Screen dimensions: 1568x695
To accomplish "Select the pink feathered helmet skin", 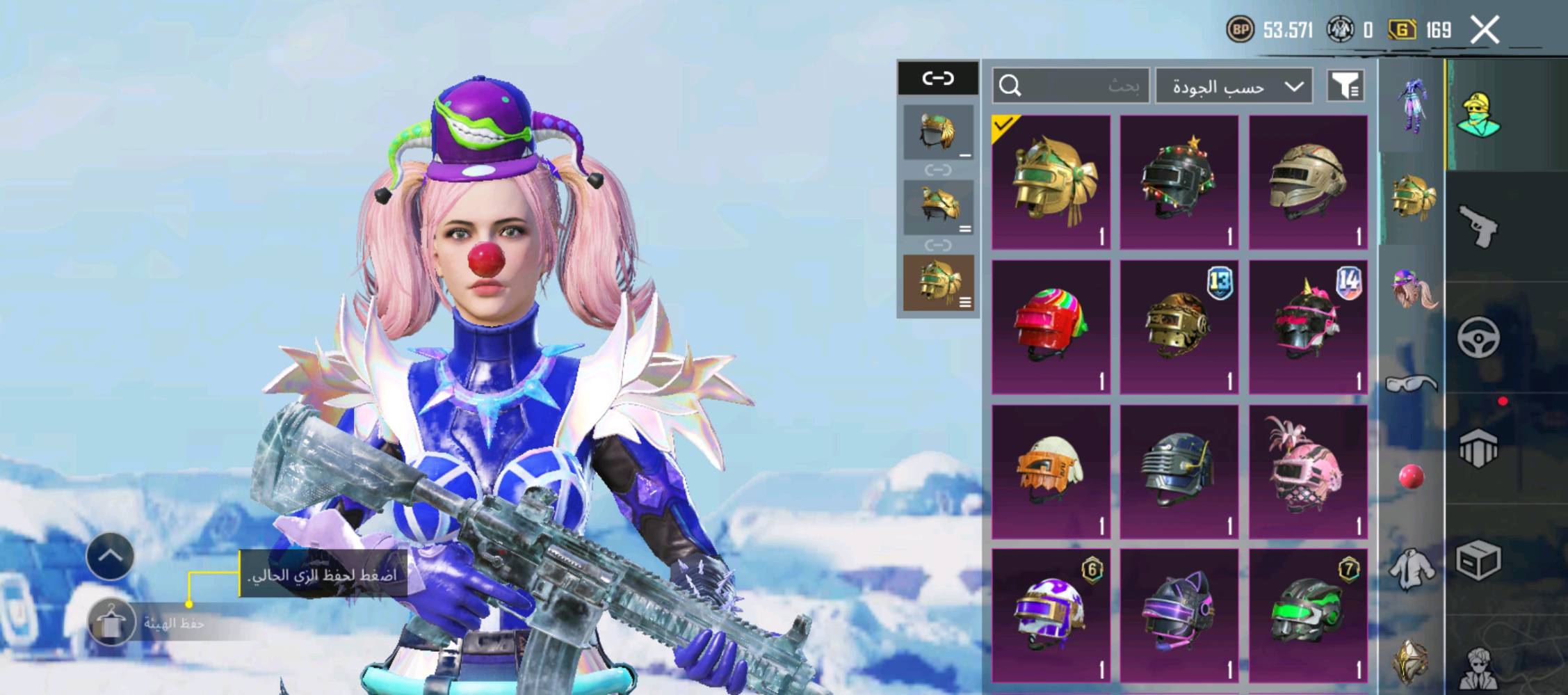I will point(1308,472).
